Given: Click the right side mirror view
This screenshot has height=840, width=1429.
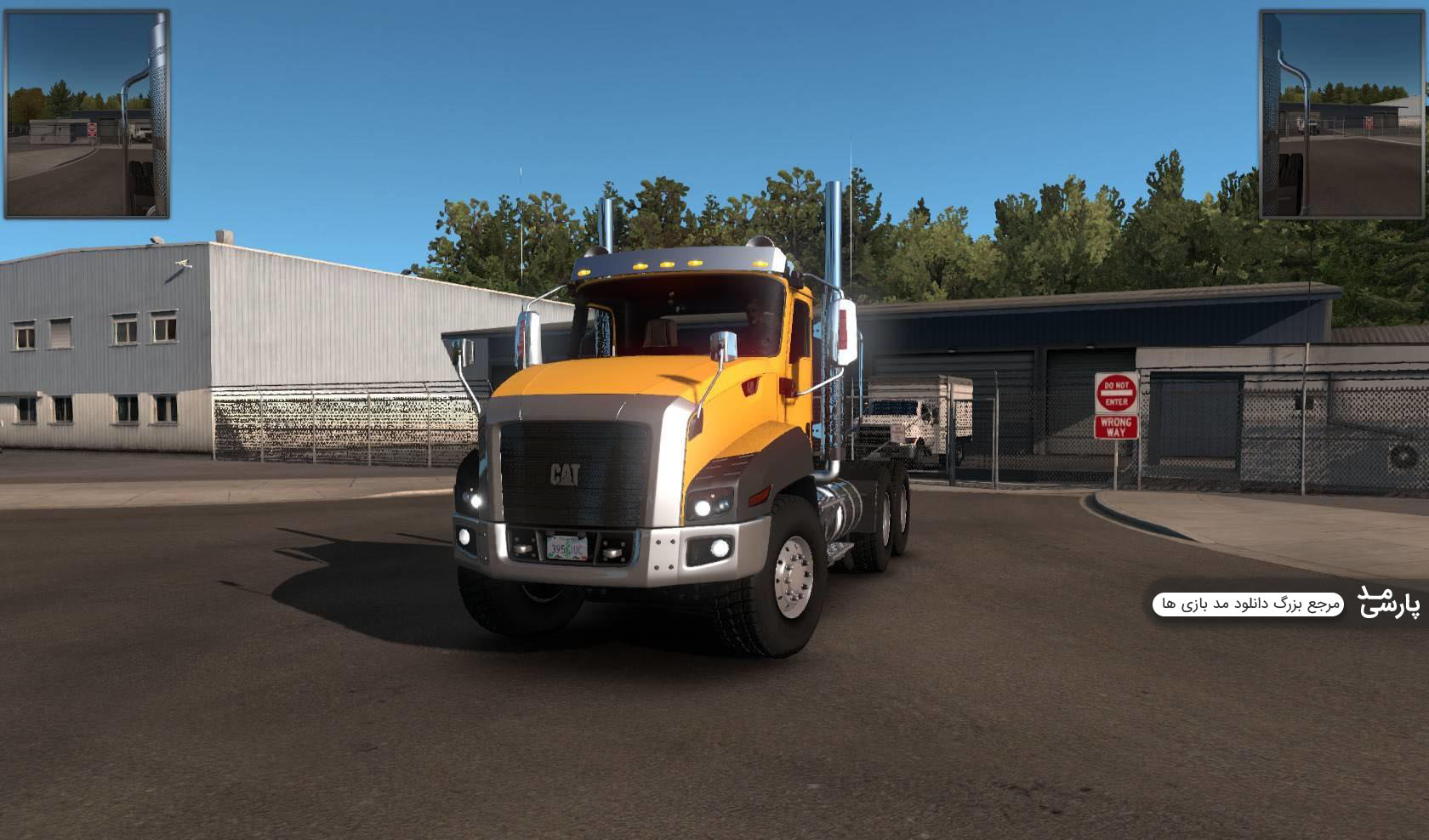Looking at the screenshot, I should point(1341,114).
